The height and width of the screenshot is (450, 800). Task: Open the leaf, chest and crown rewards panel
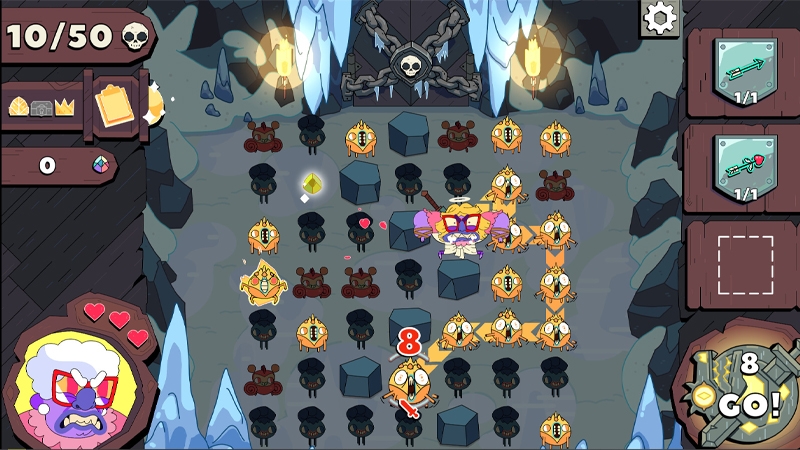pyautogui.click(x=45, y=106)
